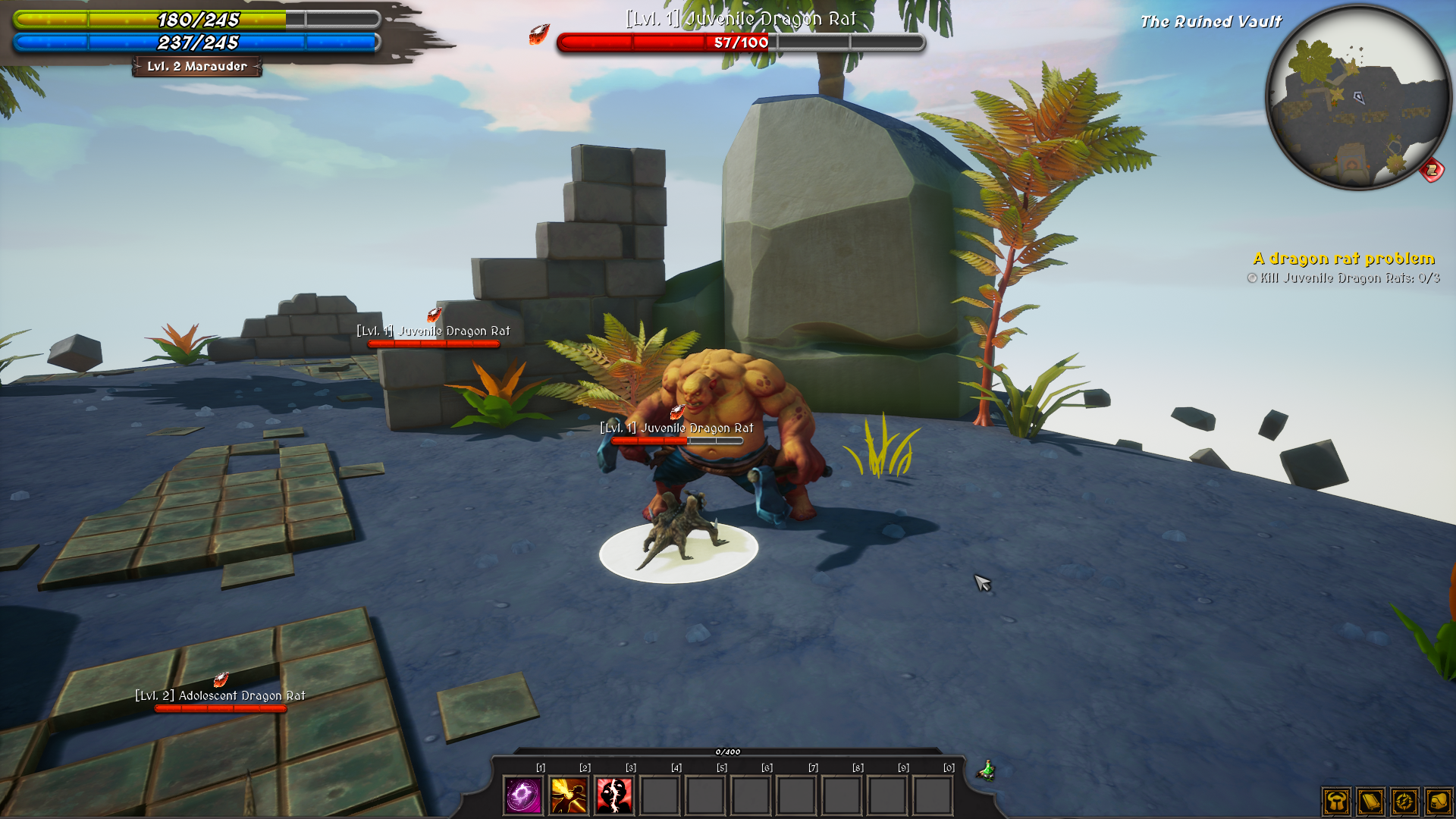Trigger the red lightning silhouette ability
Screen dimensions: 1456x819
(x=614, y=795)
